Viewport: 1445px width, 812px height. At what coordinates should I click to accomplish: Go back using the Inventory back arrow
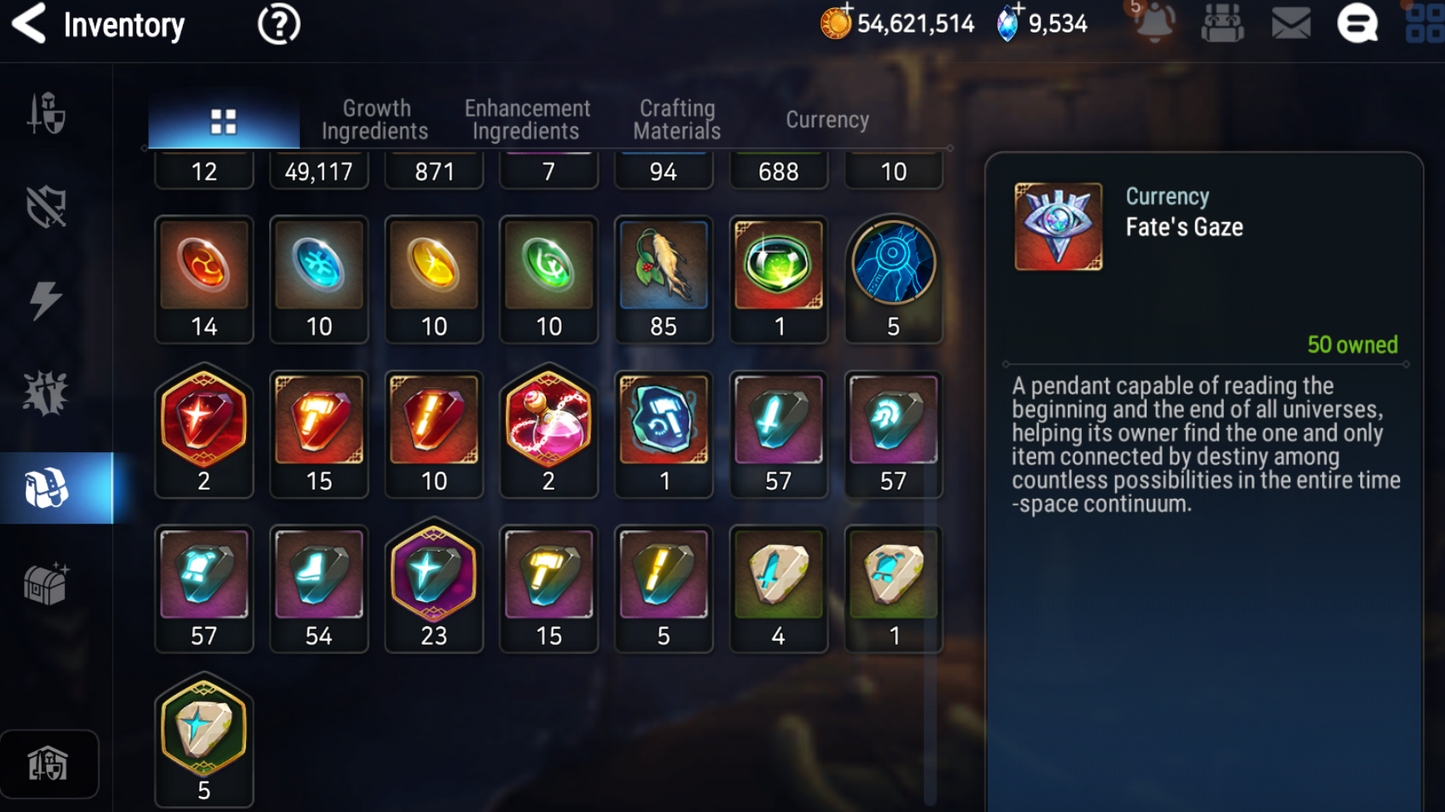29,24
